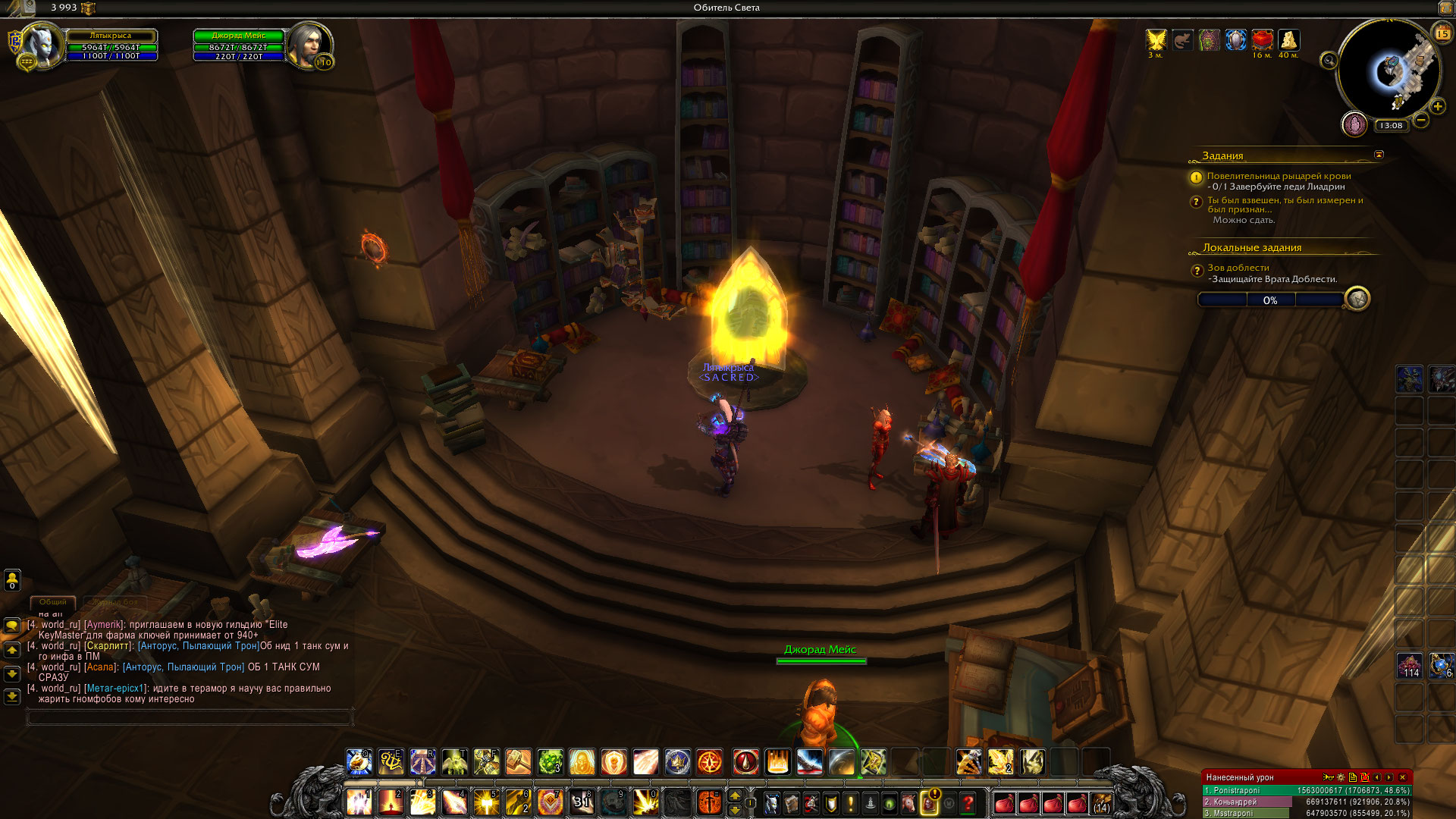Activate the green clover ability icon
The image size is (1456, 819).
[x=550, y=761]
